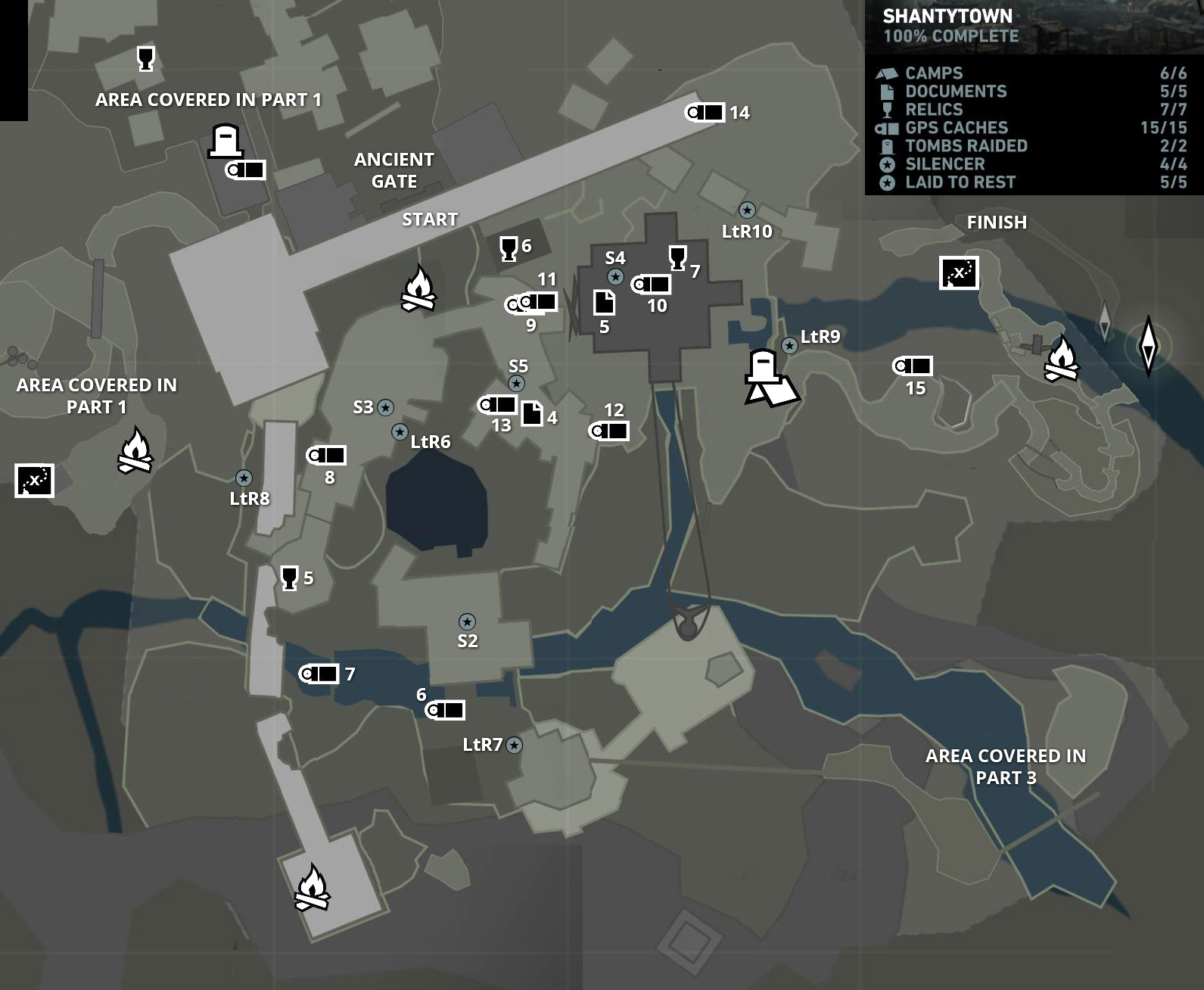Choose the document marker numbered 4
Viewport: 1204px width, 990px height.
click(532, 413)
